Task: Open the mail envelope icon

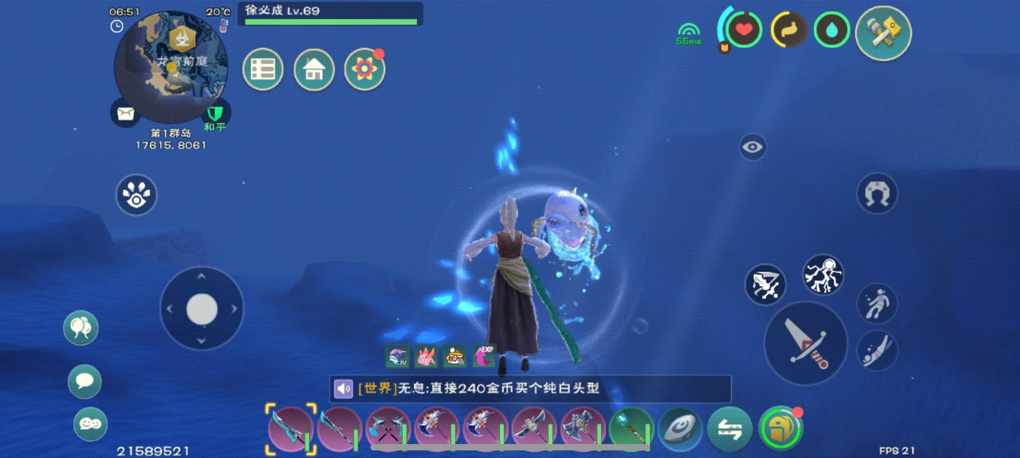Action: coord(126,113)
